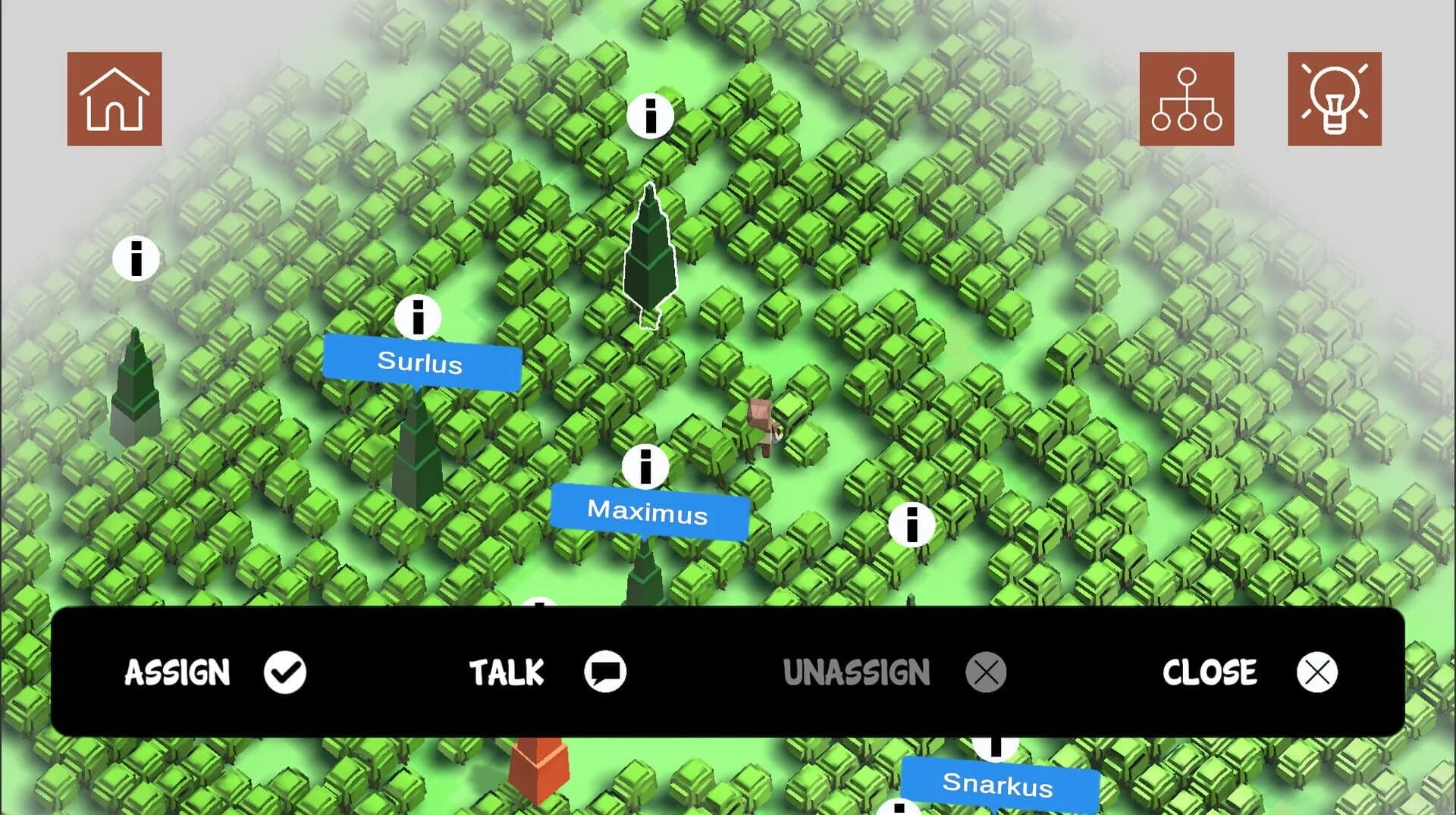Click the Unassign cross icon
Image resolution: width=1456 pixels, height=815 pixels.
985,672
